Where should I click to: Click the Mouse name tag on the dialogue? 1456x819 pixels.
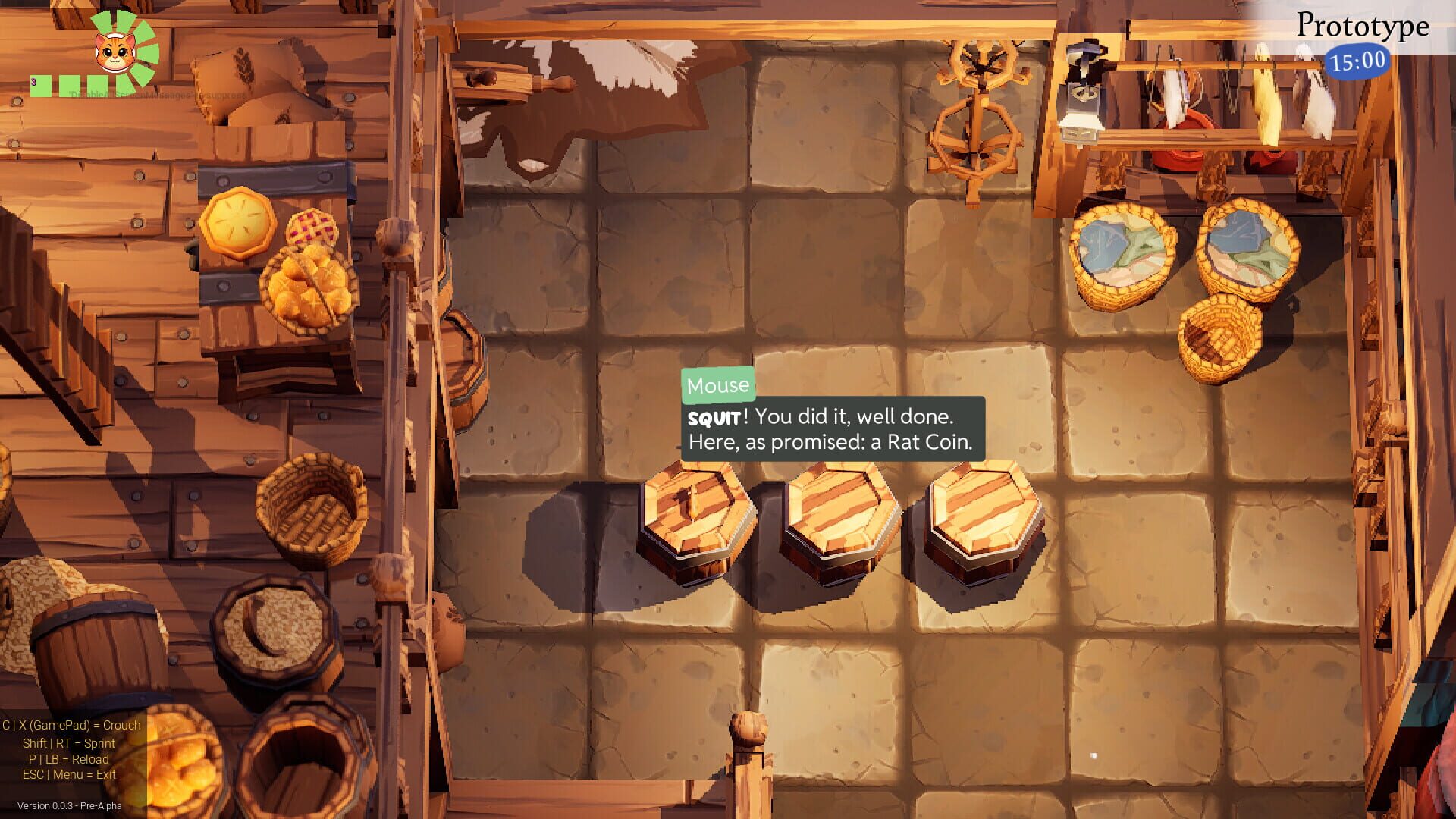pyautogui.click(x=717, y=384)
